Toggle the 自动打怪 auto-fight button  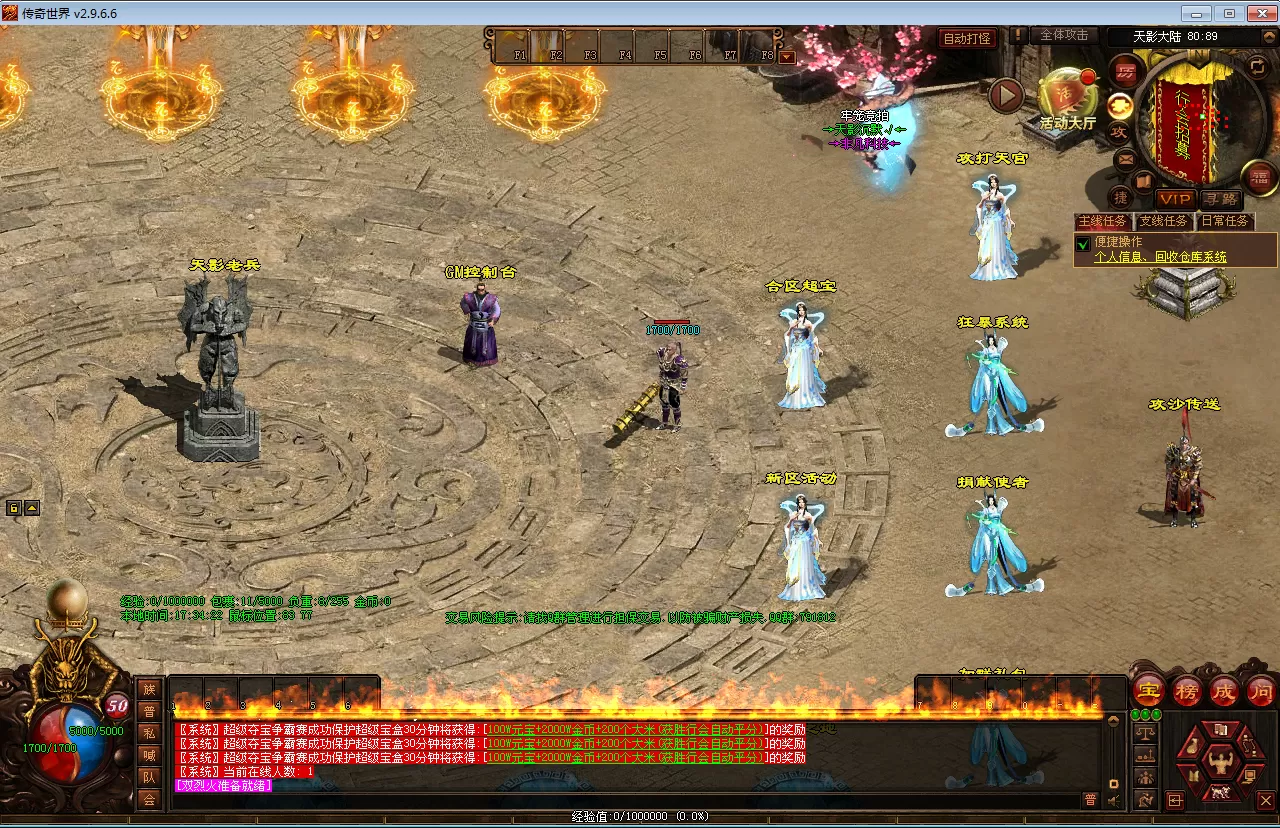(x=968, y=39)
